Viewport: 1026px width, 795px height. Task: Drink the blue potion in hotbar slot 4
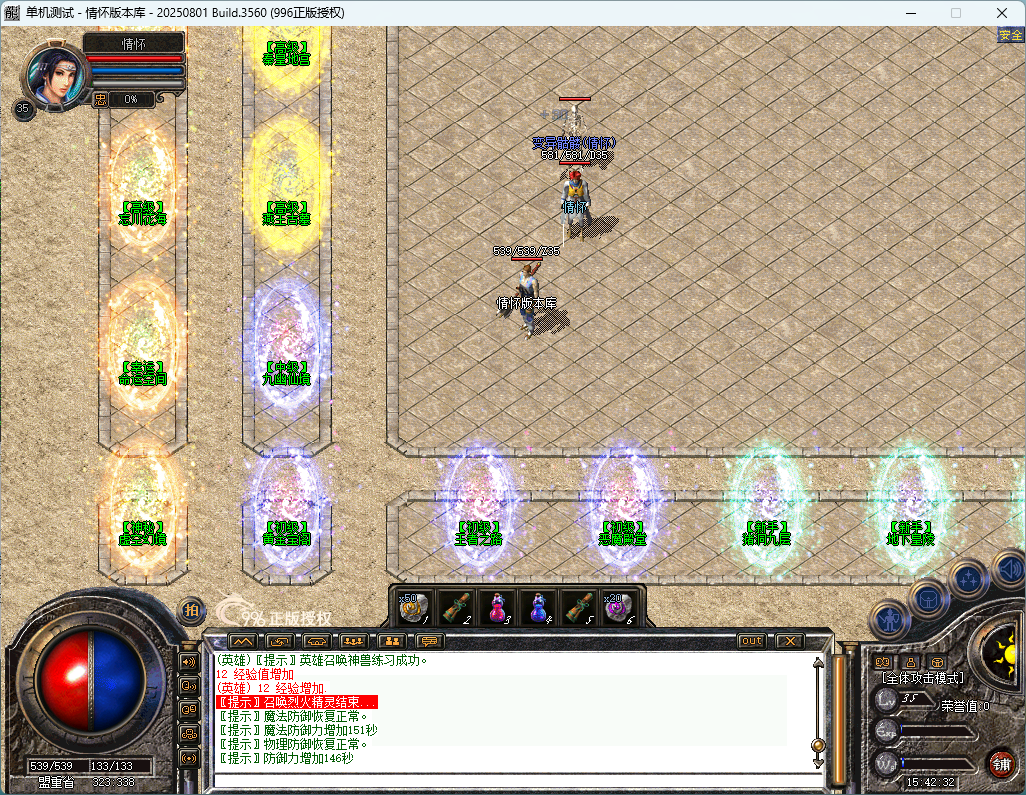(x=538, y=607)
